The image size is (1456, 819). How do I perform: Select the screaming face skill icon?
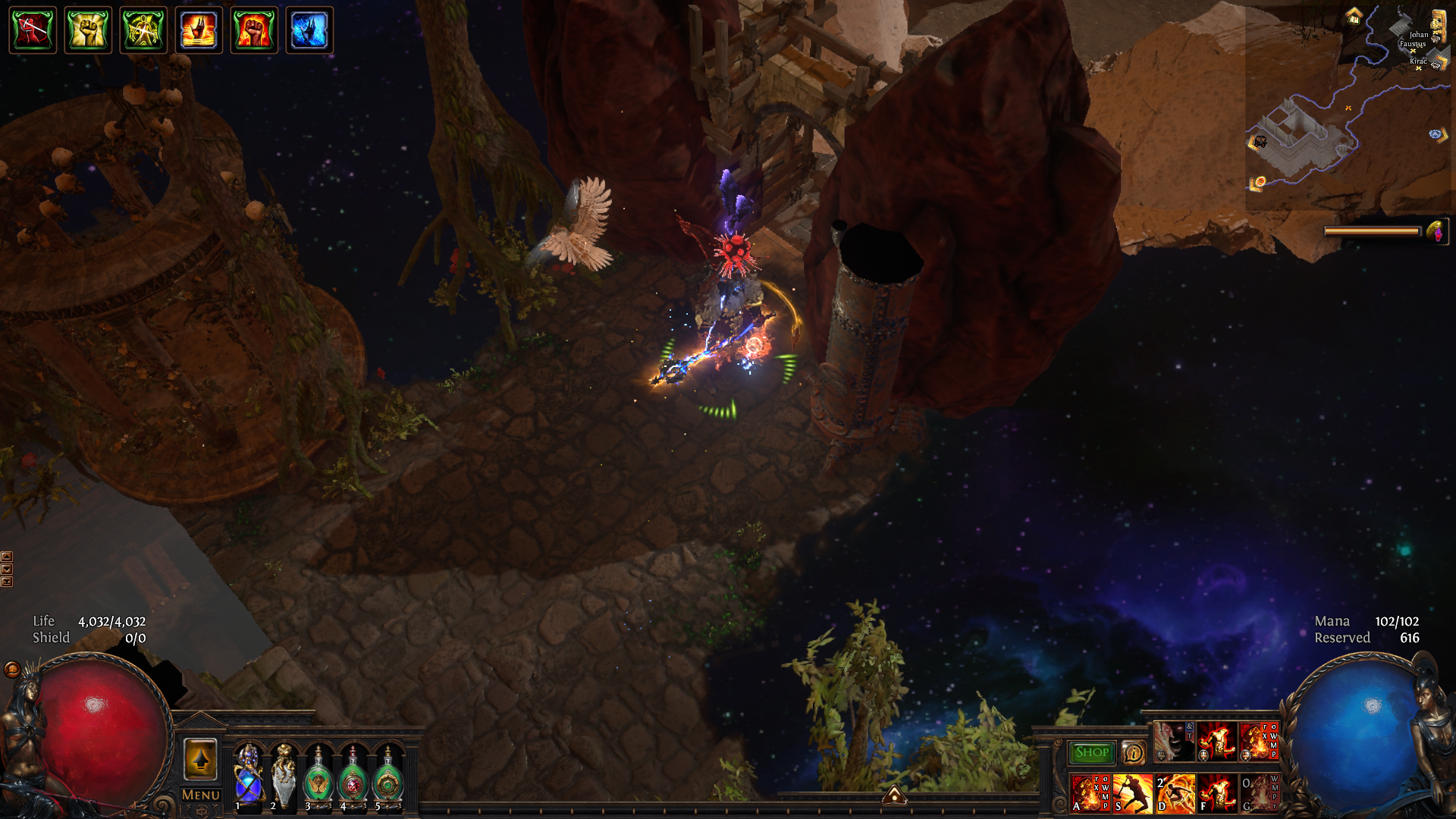point(1173,741)
